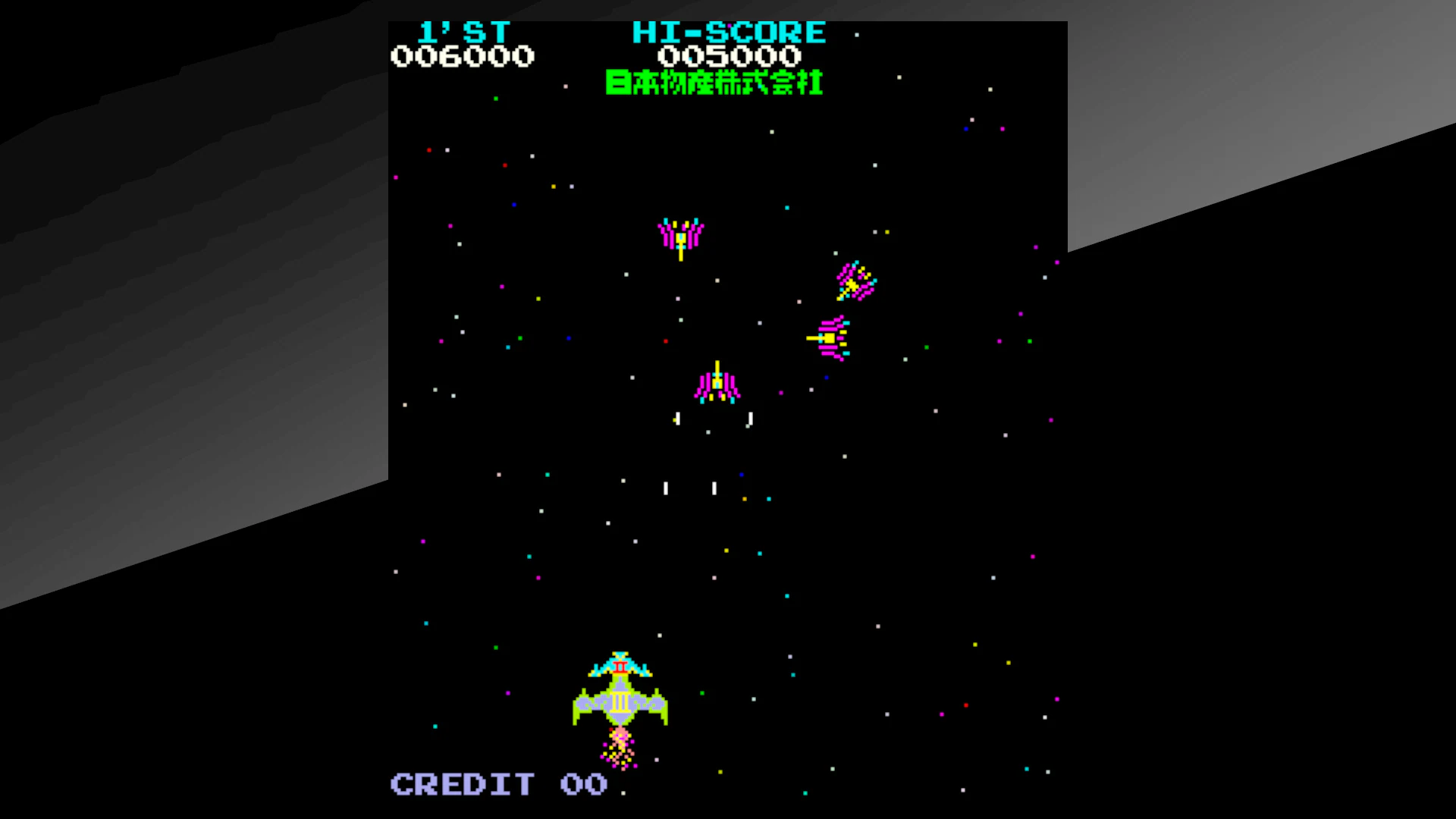This screenshot has width=1456, height=819.
Task: Click the red star dot upper left
Action: pos(429,150)
